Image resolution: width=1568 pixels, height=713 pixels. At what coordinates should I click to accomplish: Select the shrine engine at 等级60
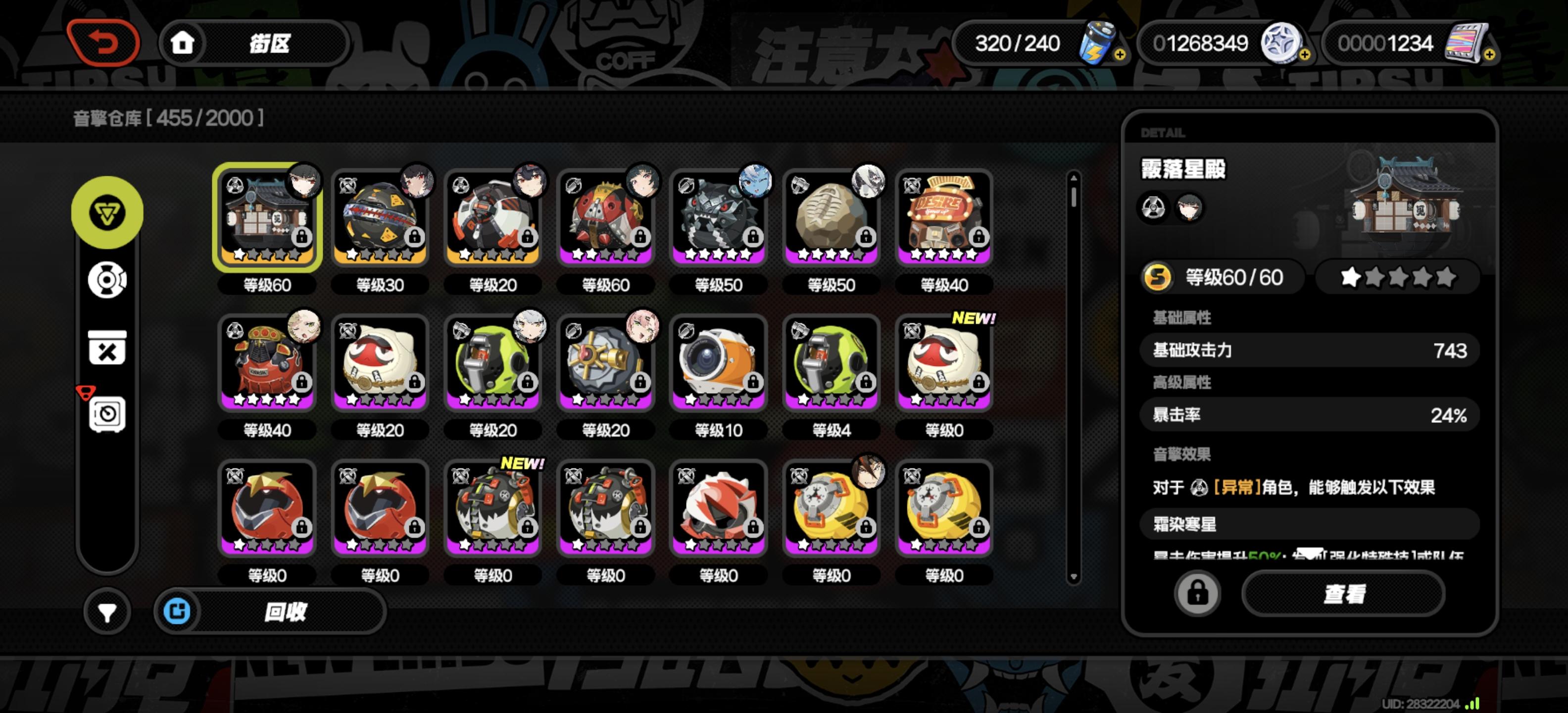click(266, 217)
